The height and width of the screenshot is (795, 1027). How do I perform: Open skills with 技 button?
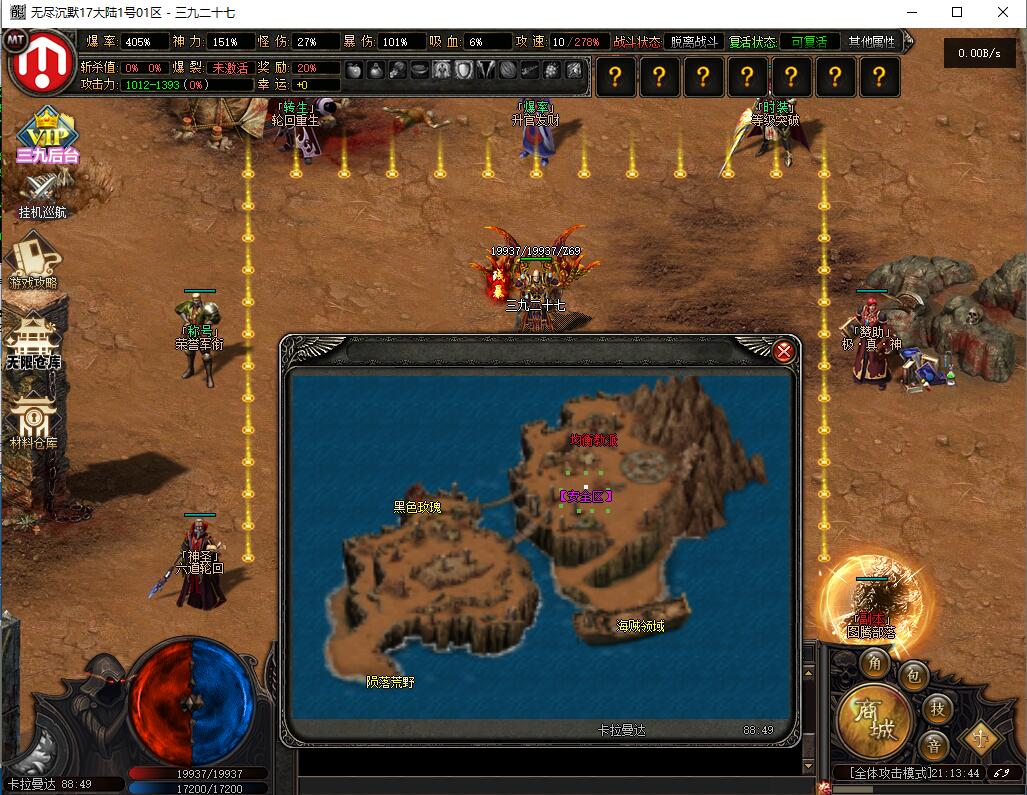click(937, 708)
